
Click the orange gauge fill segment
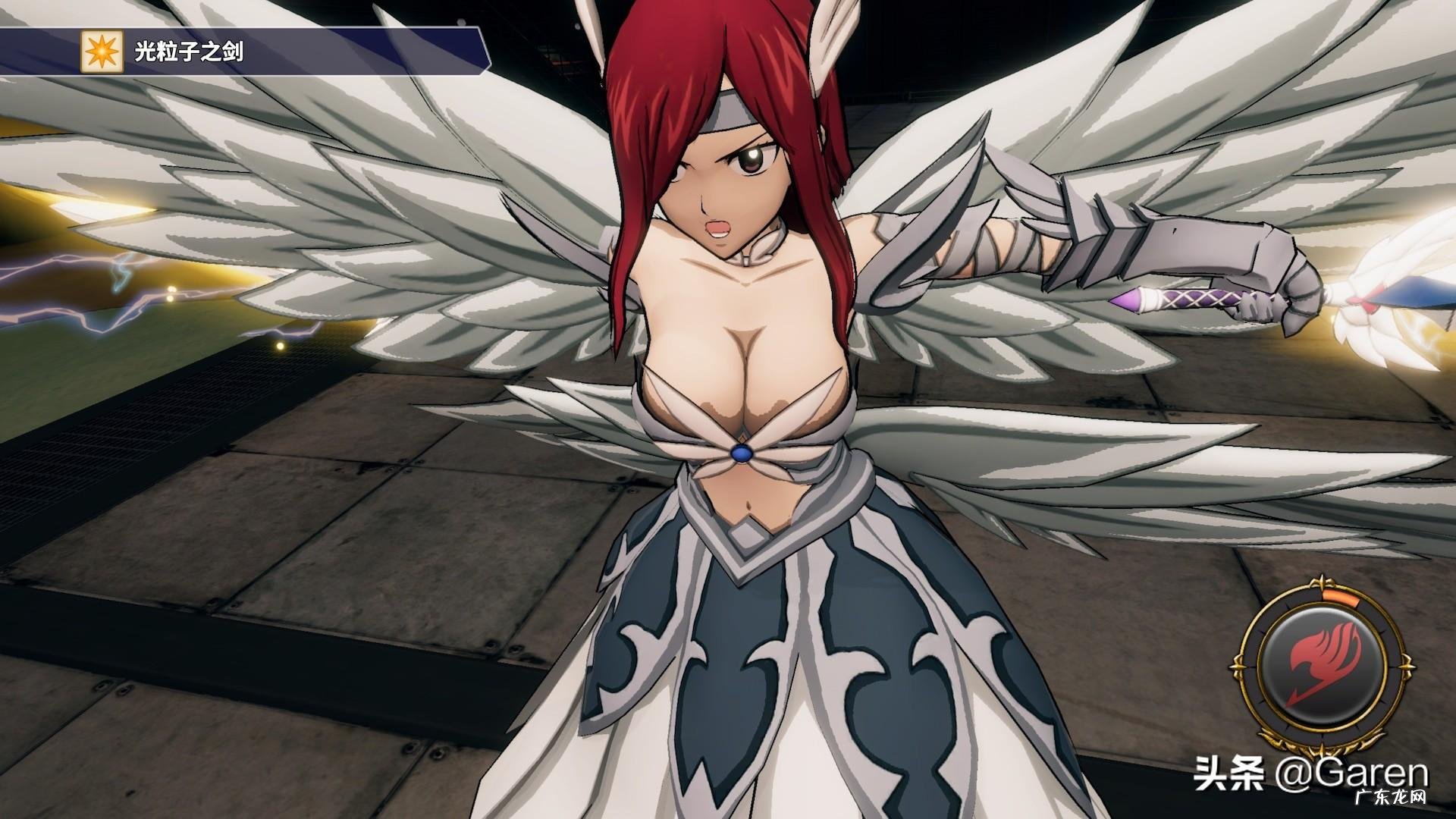[1341, 598]
